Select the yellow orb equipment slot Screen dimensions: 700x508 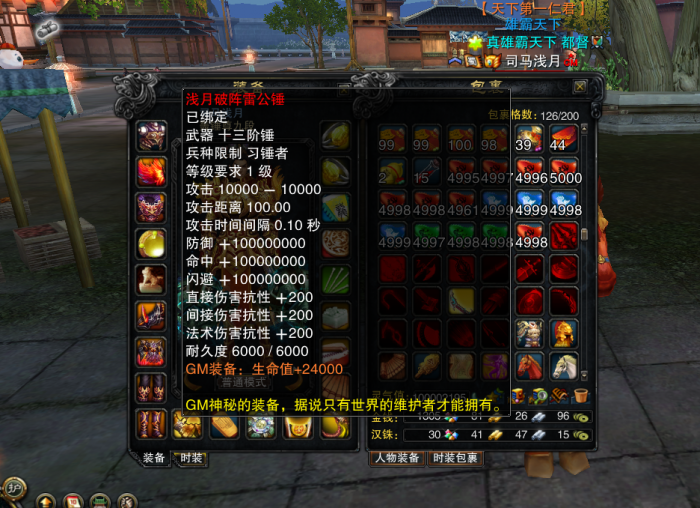pos(151,243)
